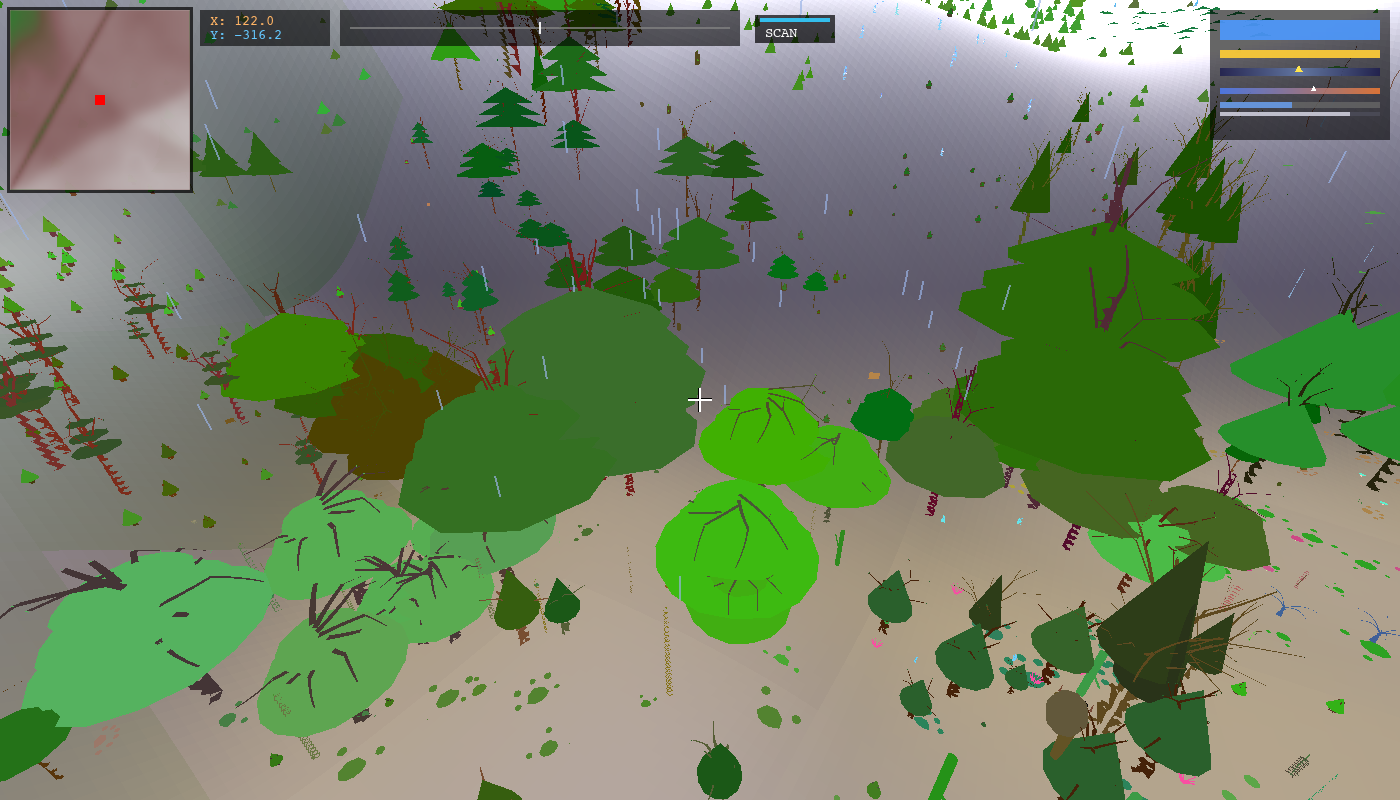Click the yellow triangle on the time-of-day gradient bar

click(1298, 69)
